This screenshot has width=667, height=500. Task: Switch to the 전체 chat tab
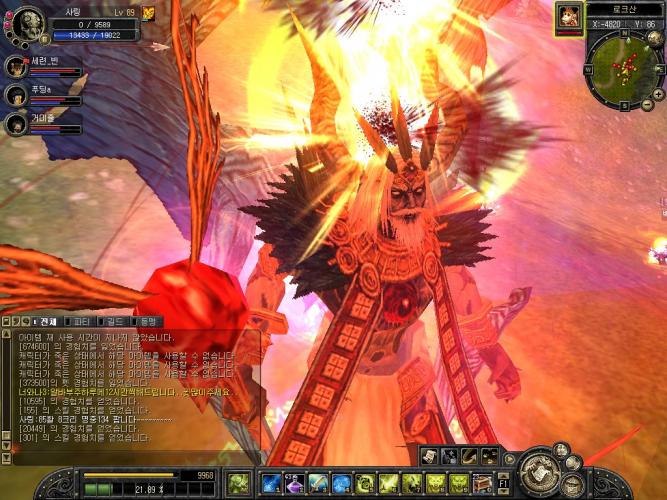(x=44, y=322)
